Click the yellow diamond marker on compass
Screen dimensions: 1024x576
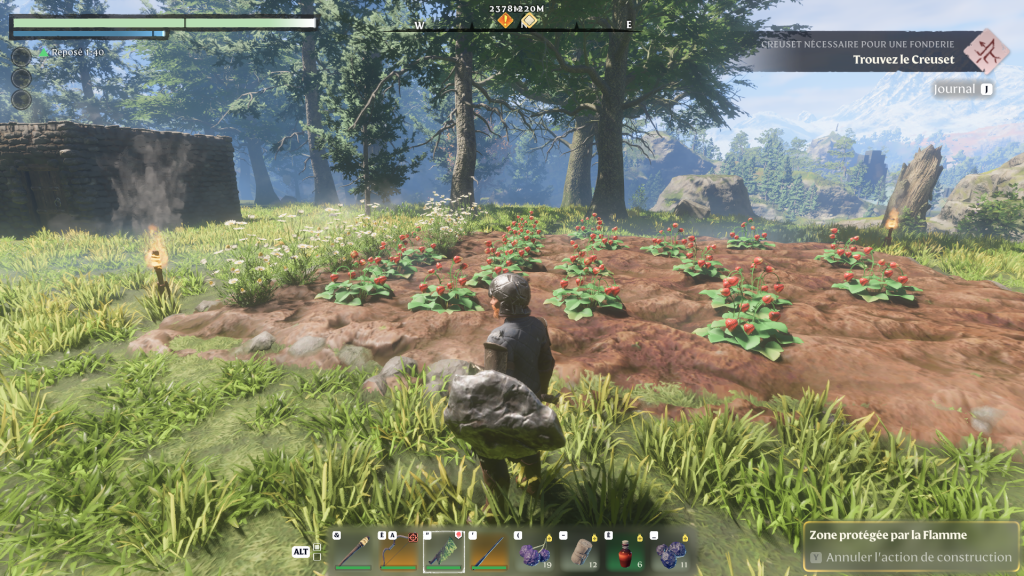[529, 21]
